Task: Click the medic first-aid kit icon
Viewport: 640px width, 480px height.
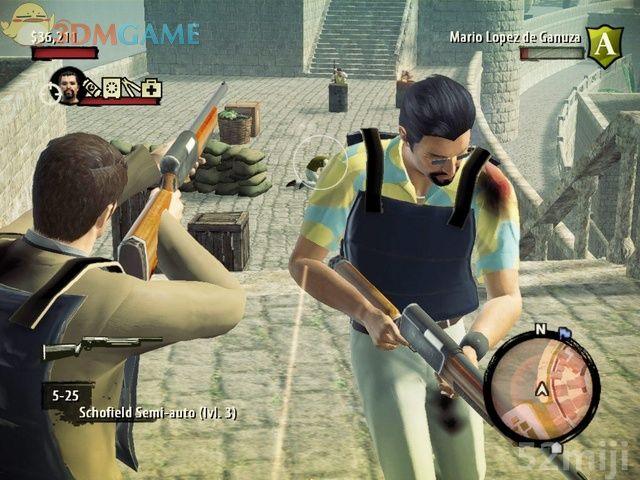Action: tap(151, 89)
